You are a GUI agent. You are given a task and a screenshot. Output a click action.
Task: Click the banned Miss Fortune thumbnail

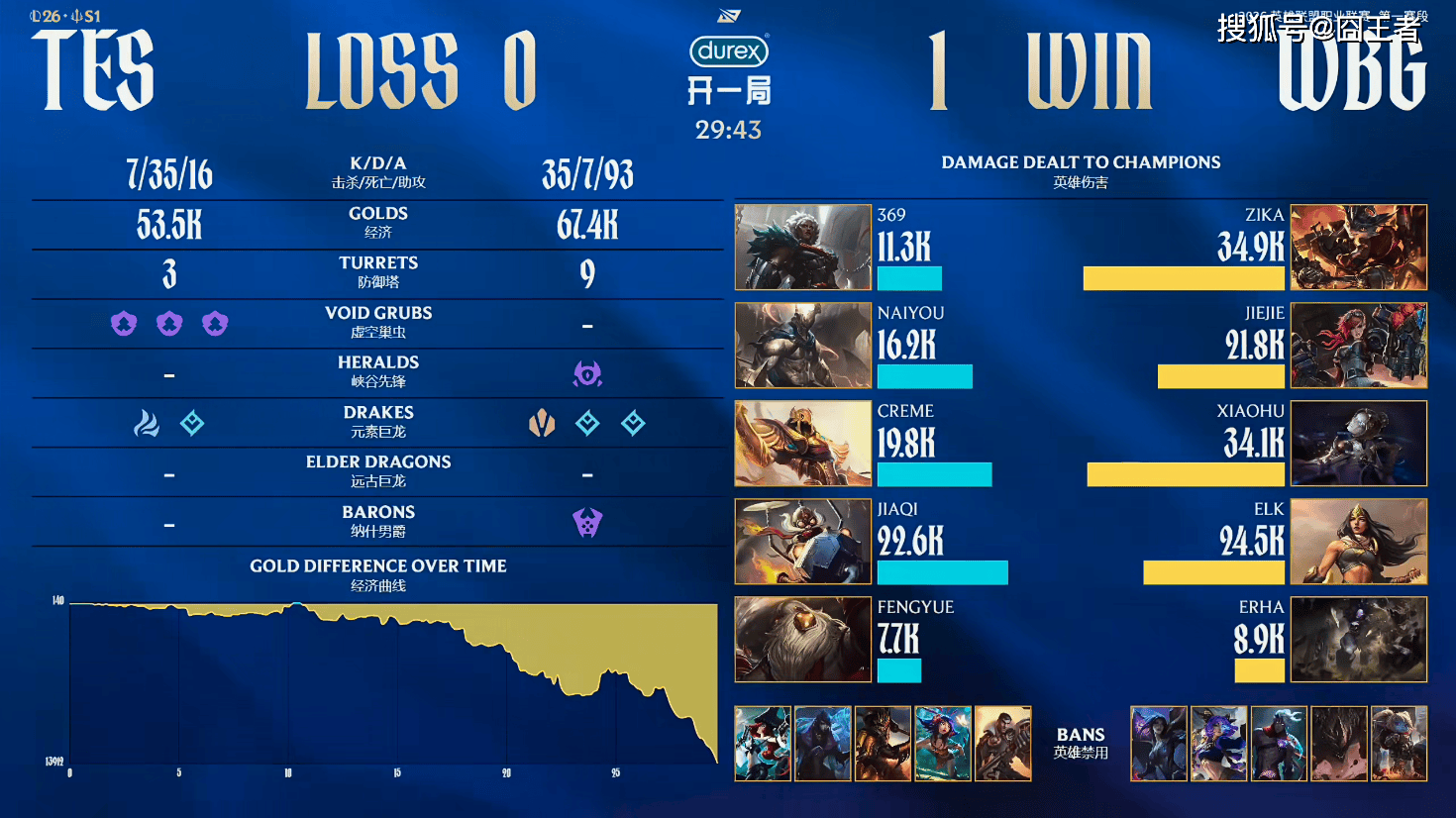pos(763,744)
